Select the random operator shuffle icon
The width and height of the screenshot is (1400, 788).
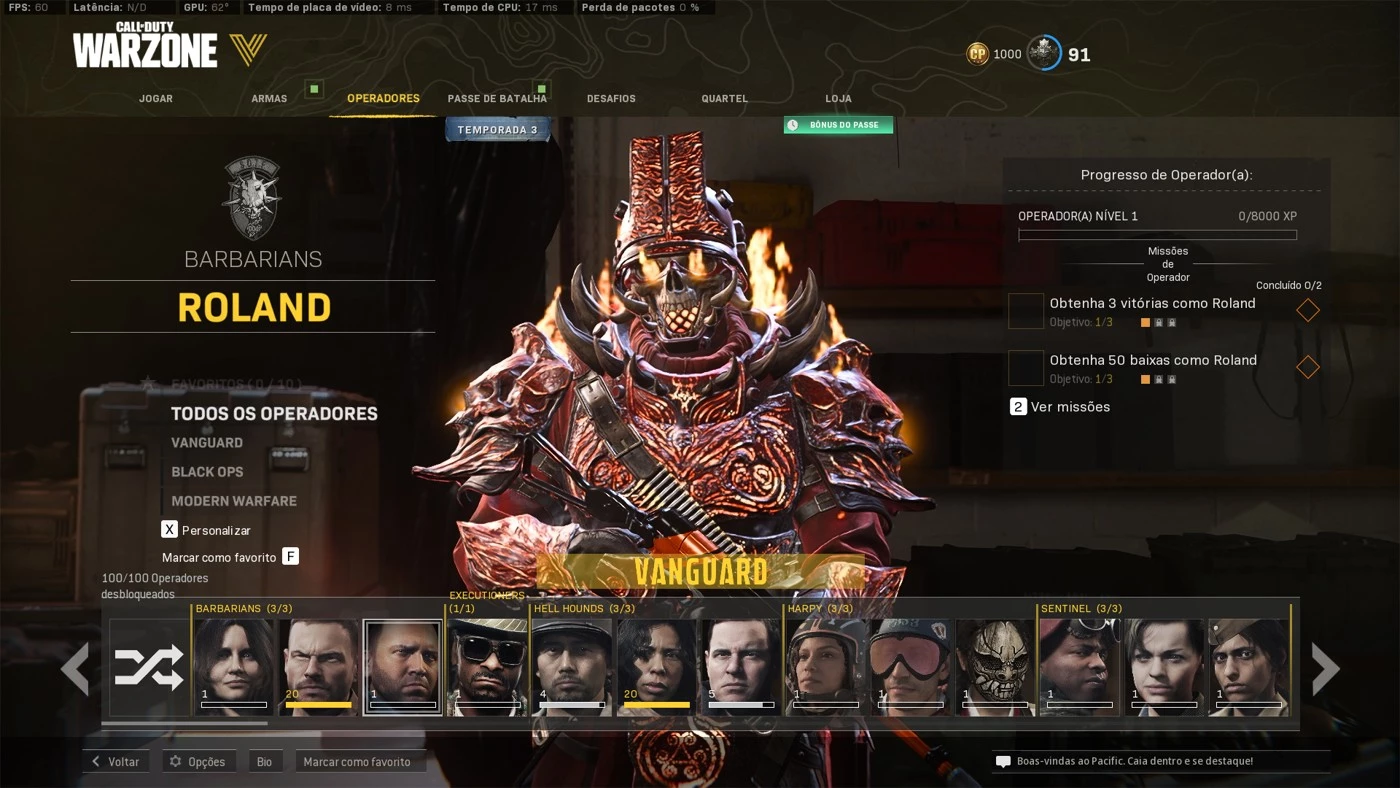click(148, 666)
